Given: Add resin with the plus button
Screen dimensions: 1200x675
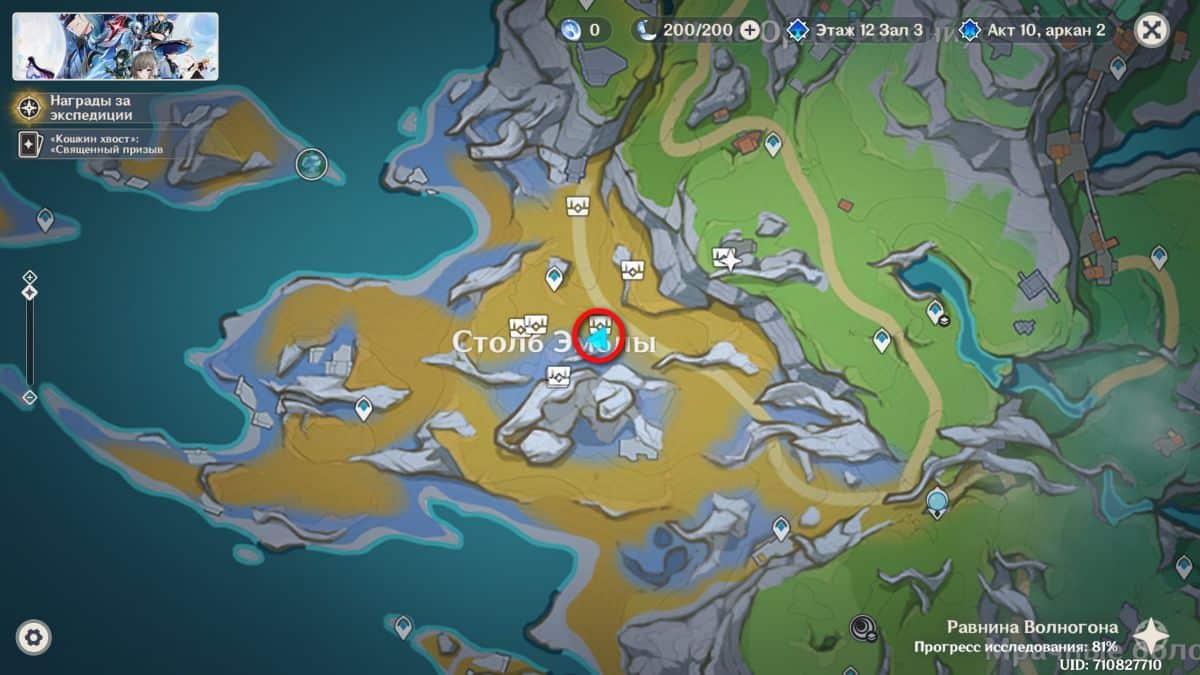Looking at the screenshot, I should point(750,30).
